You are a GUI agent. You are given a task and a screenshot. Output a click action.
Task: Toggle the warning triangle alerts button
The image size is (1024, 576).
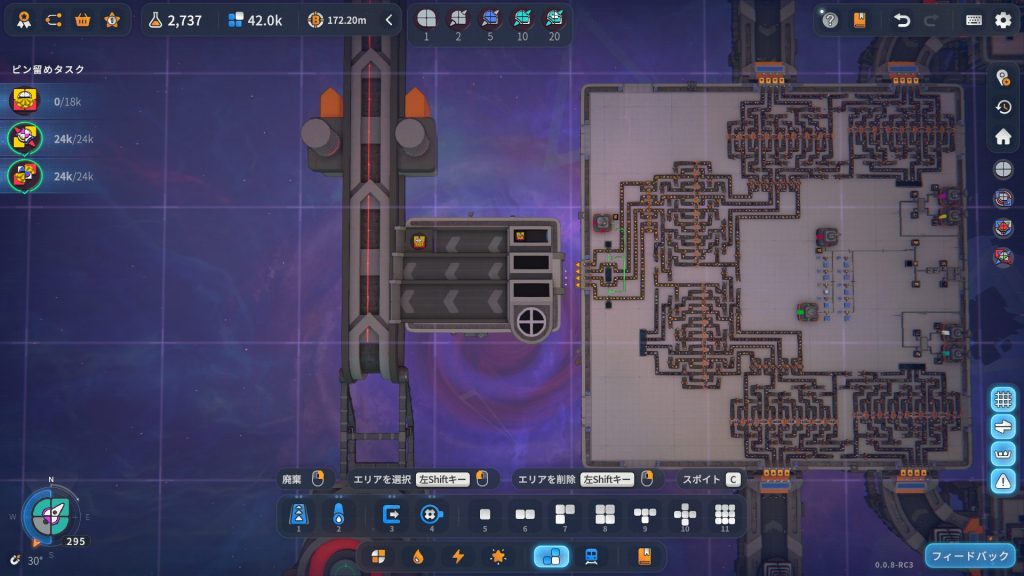pos(1003,480)
